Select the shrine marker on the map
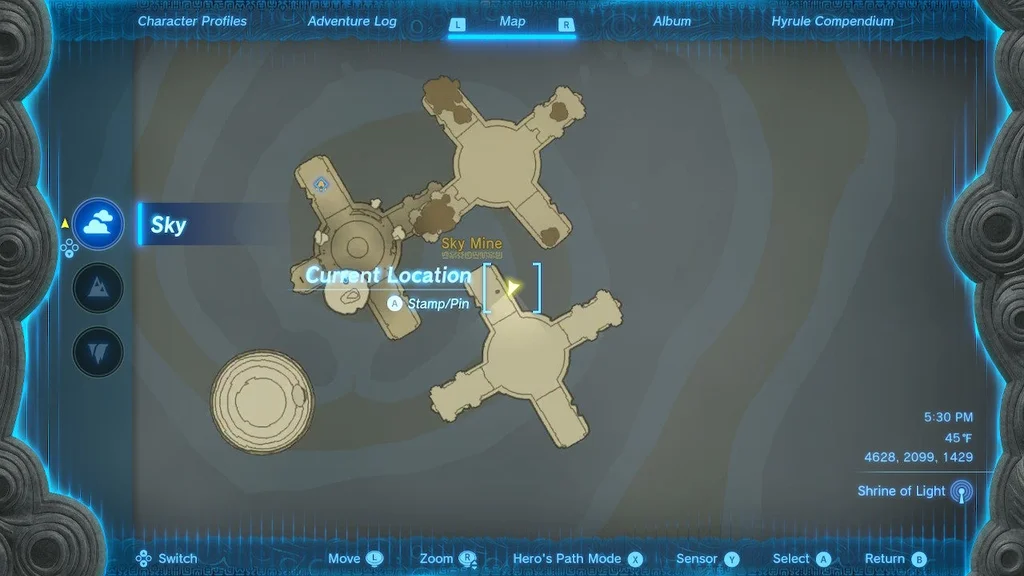 [321, 183]
